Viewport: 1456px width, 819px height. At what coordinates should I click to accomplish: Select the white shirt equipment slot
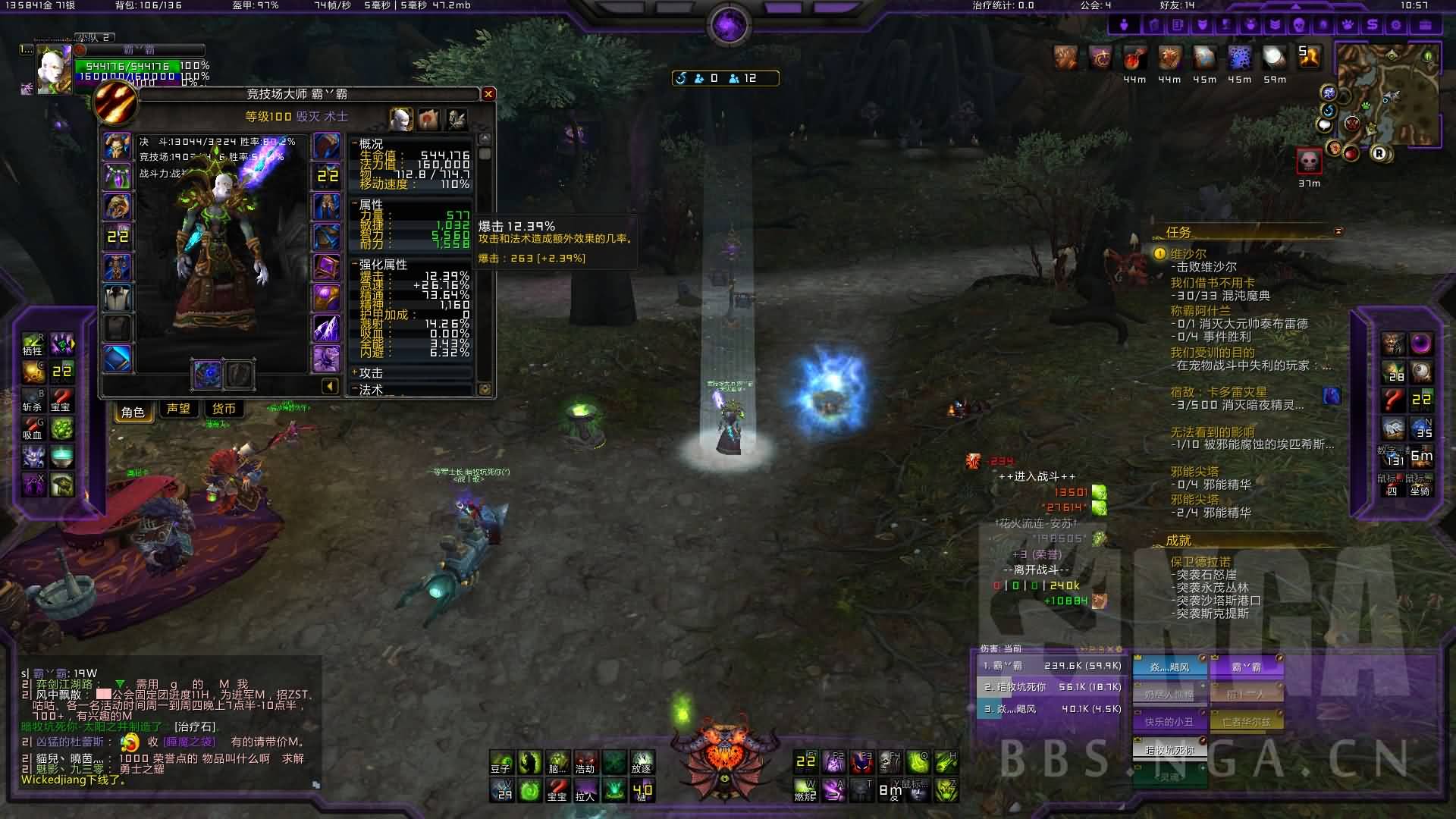coord(117,297)
